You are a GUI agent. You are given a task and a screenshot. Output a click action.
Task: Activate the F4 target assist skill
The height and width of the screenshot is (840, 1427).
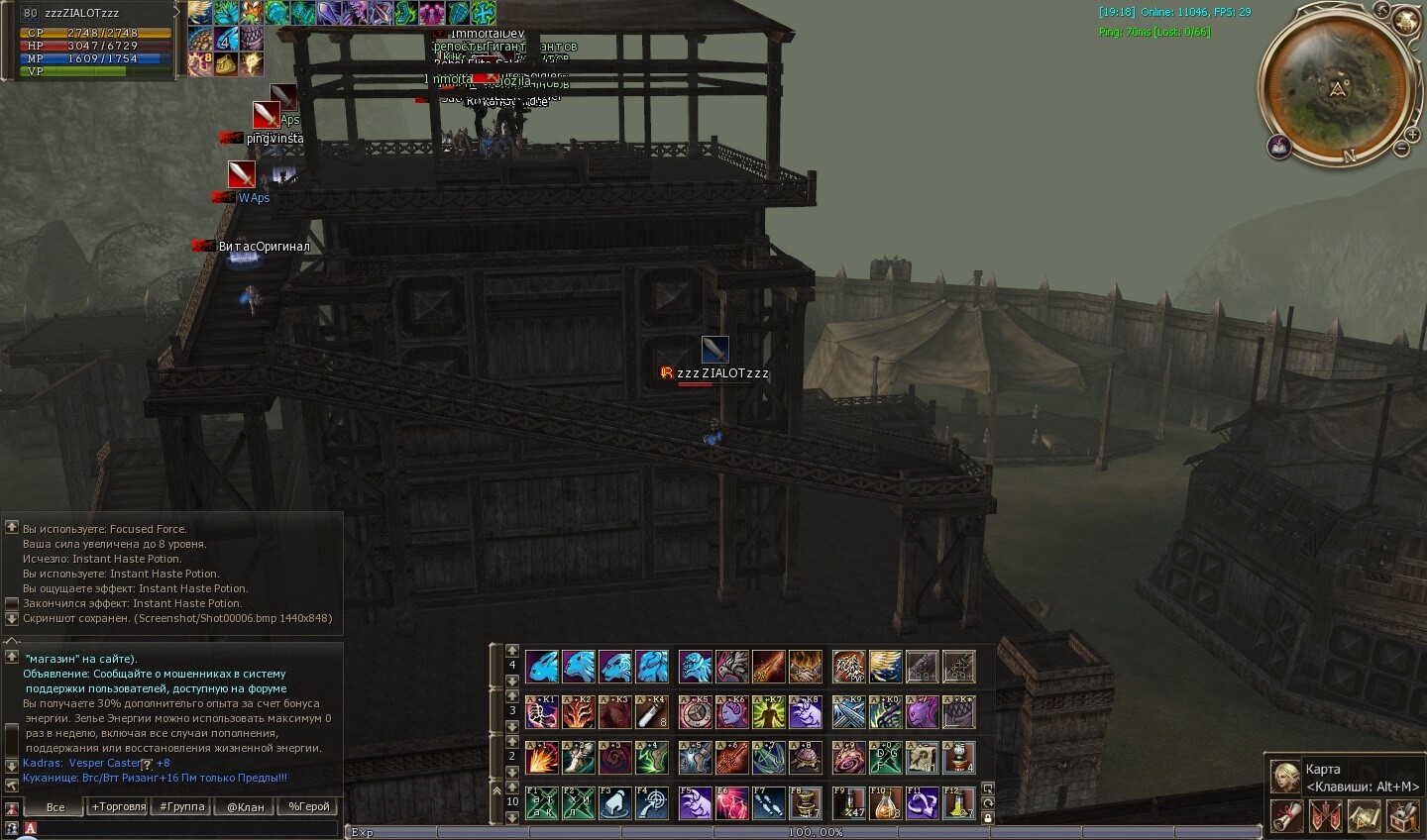(x=651, y=802)
